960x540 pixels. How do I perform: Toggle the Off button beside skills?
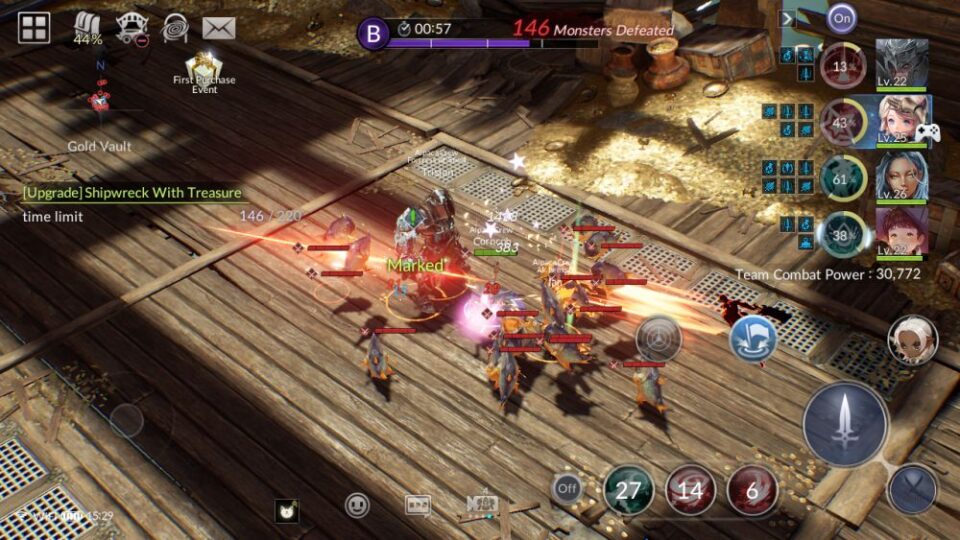click(566, 490)
